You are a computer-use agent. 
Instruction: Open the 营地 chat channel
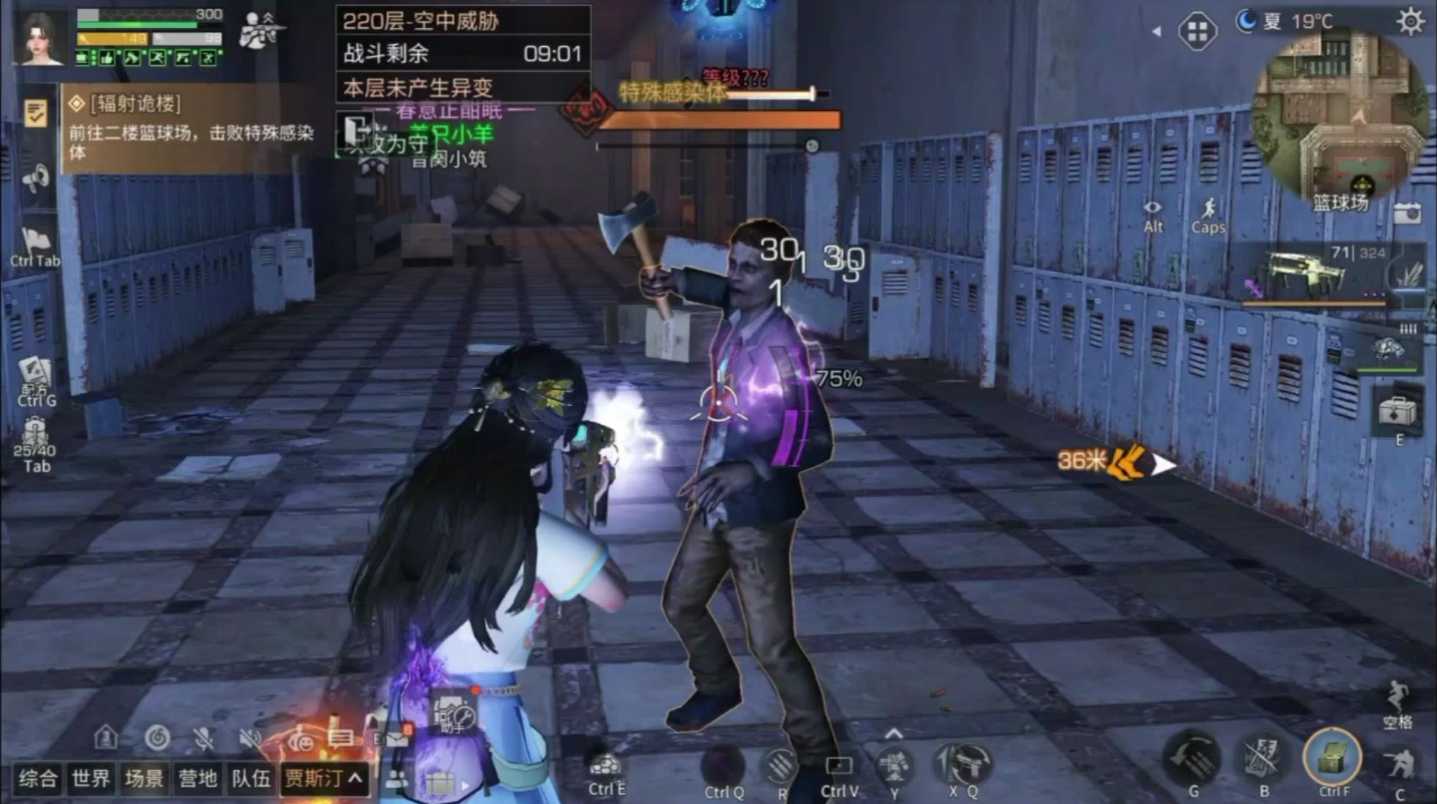pos(197,781)
